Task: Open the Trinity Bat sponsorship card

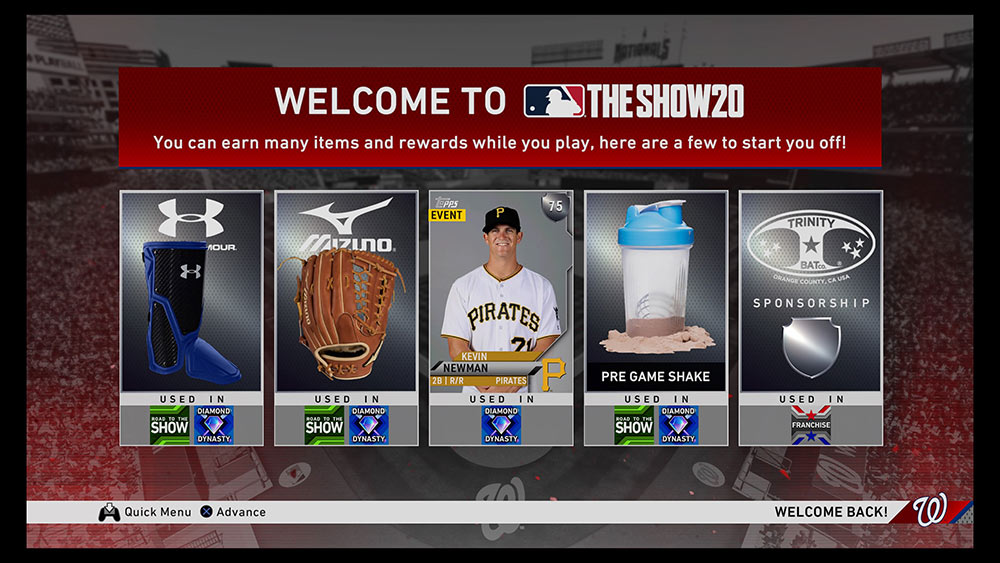Action: pyautogui.click(x=810, y=300)
